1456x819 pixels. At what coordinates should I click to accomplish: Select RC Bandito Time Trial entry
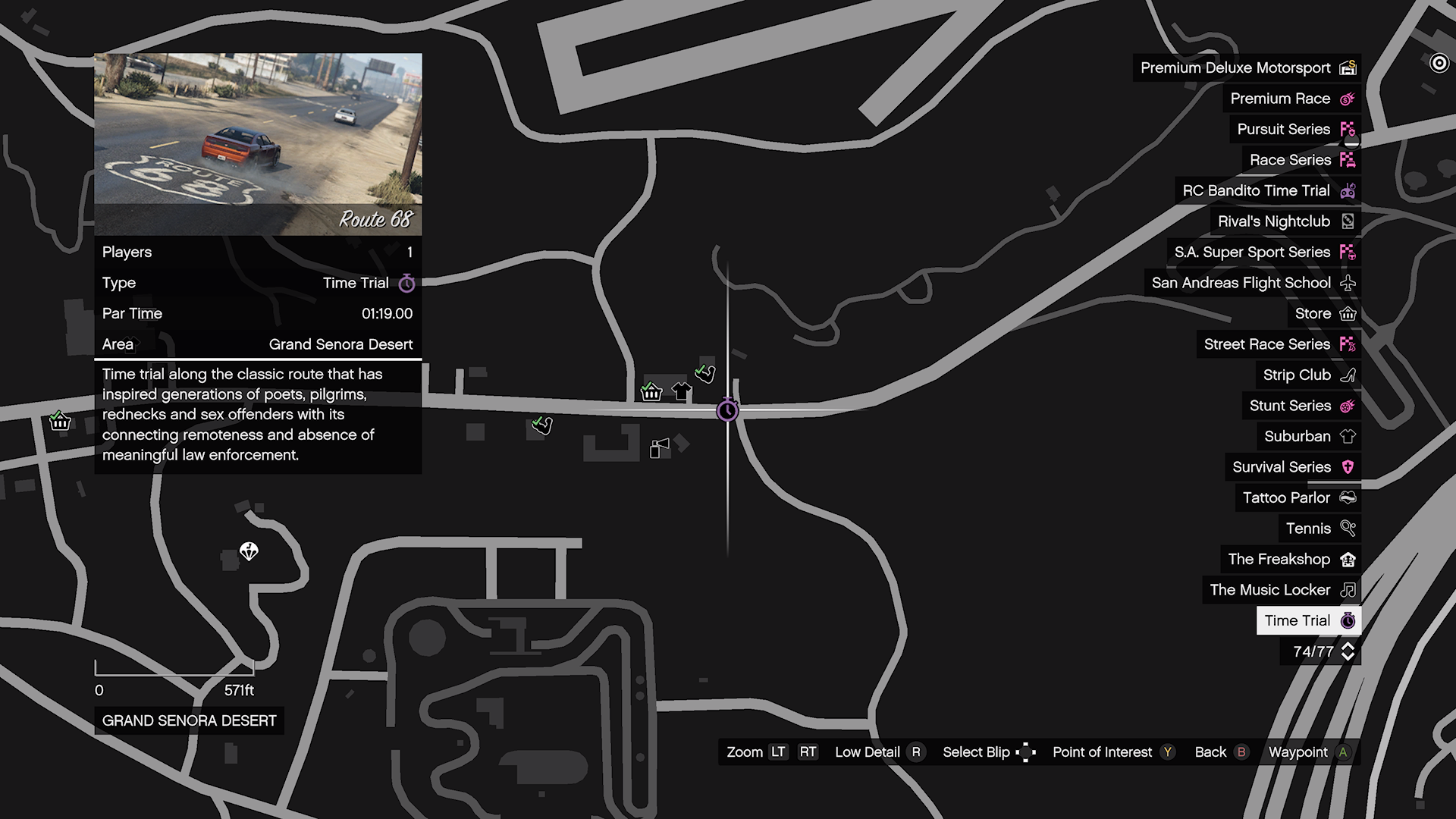click(1268, 191)
